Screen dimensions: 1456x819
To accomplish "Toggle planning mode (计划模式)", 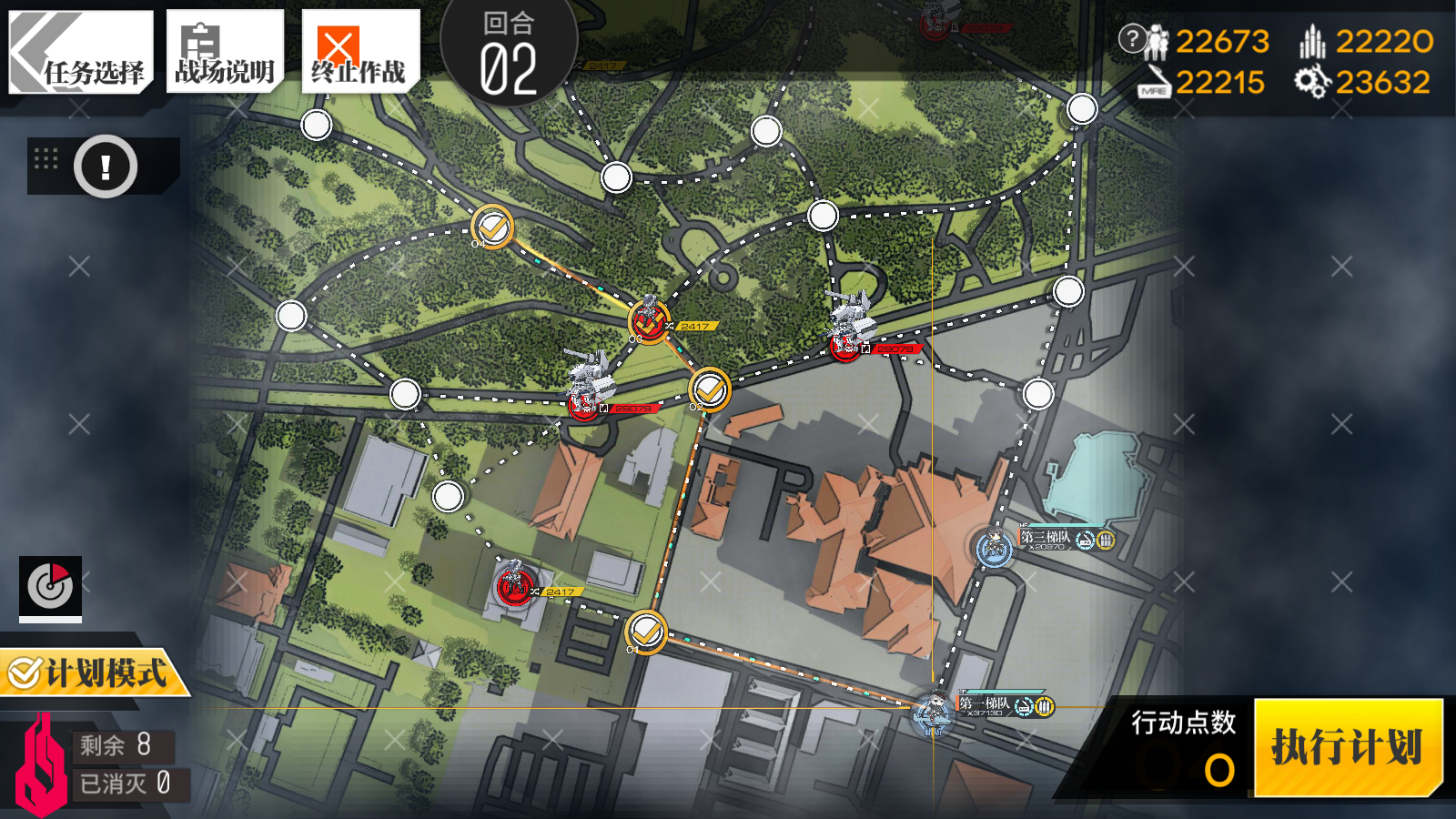I will [91, 673].
